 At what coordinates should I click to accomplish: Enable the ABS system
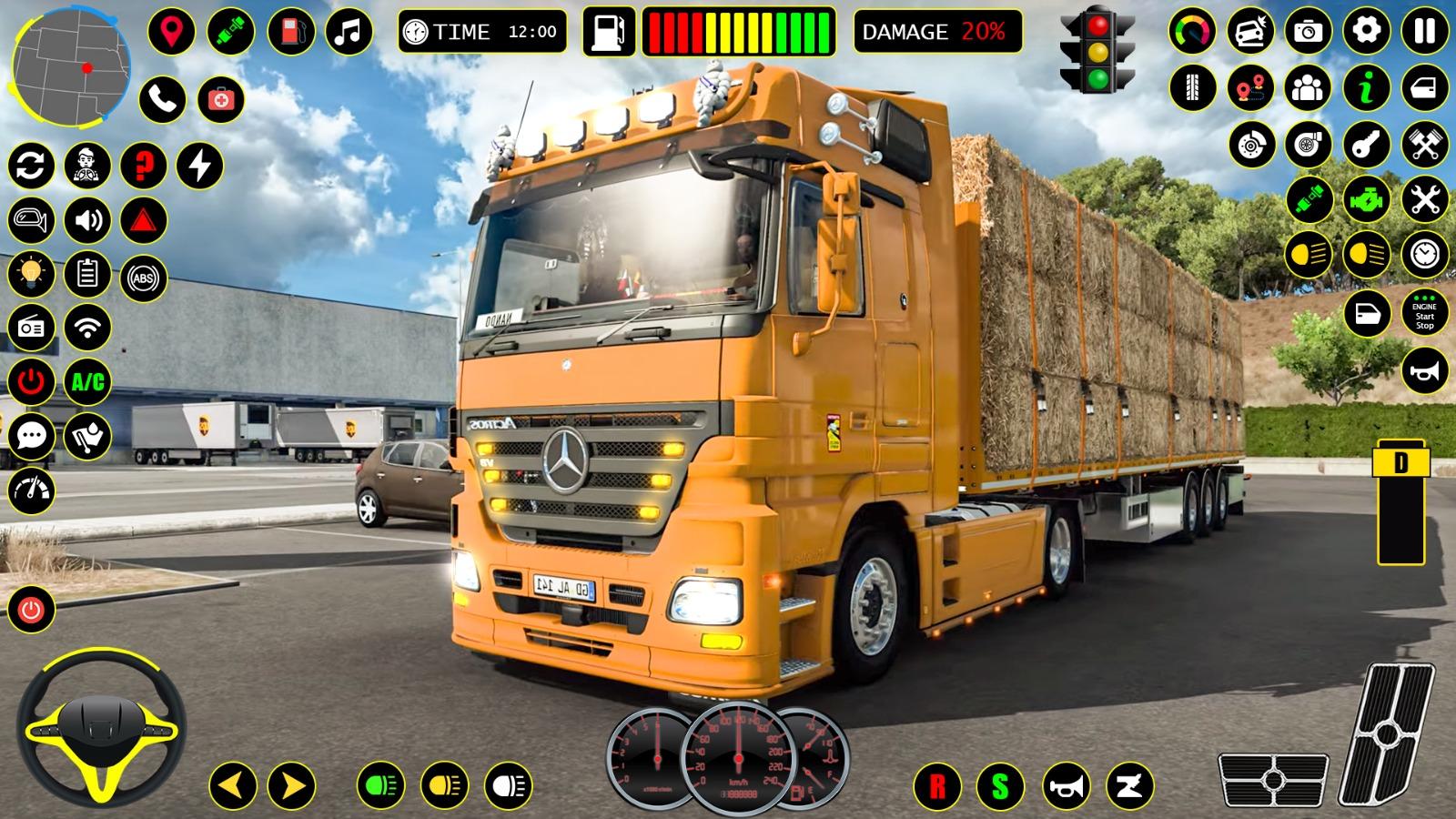[141, 278]
